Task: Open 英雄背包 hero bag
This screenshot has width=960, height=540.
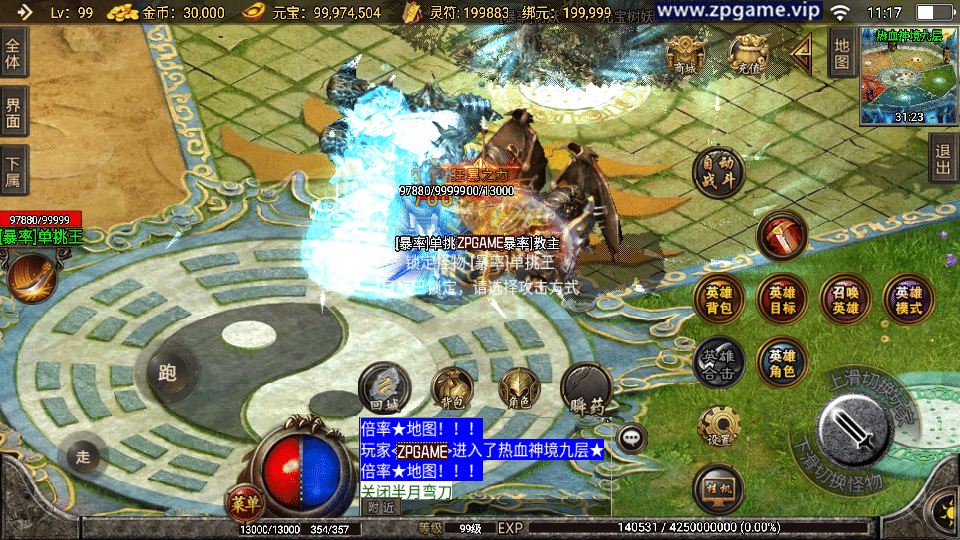Action: [718, 300]
